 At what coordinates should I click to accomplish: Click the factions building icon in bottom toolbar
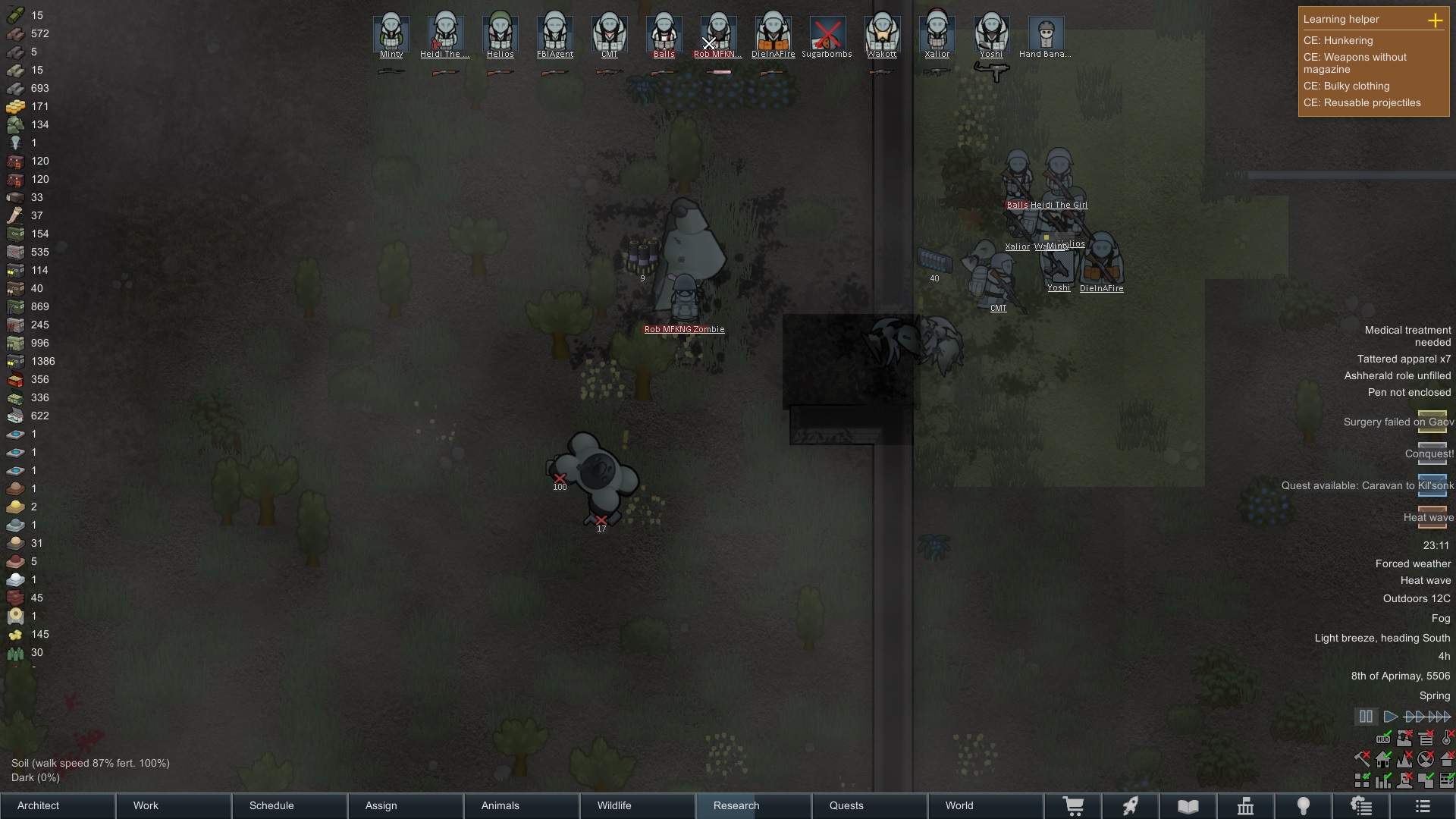(1246, 806)
